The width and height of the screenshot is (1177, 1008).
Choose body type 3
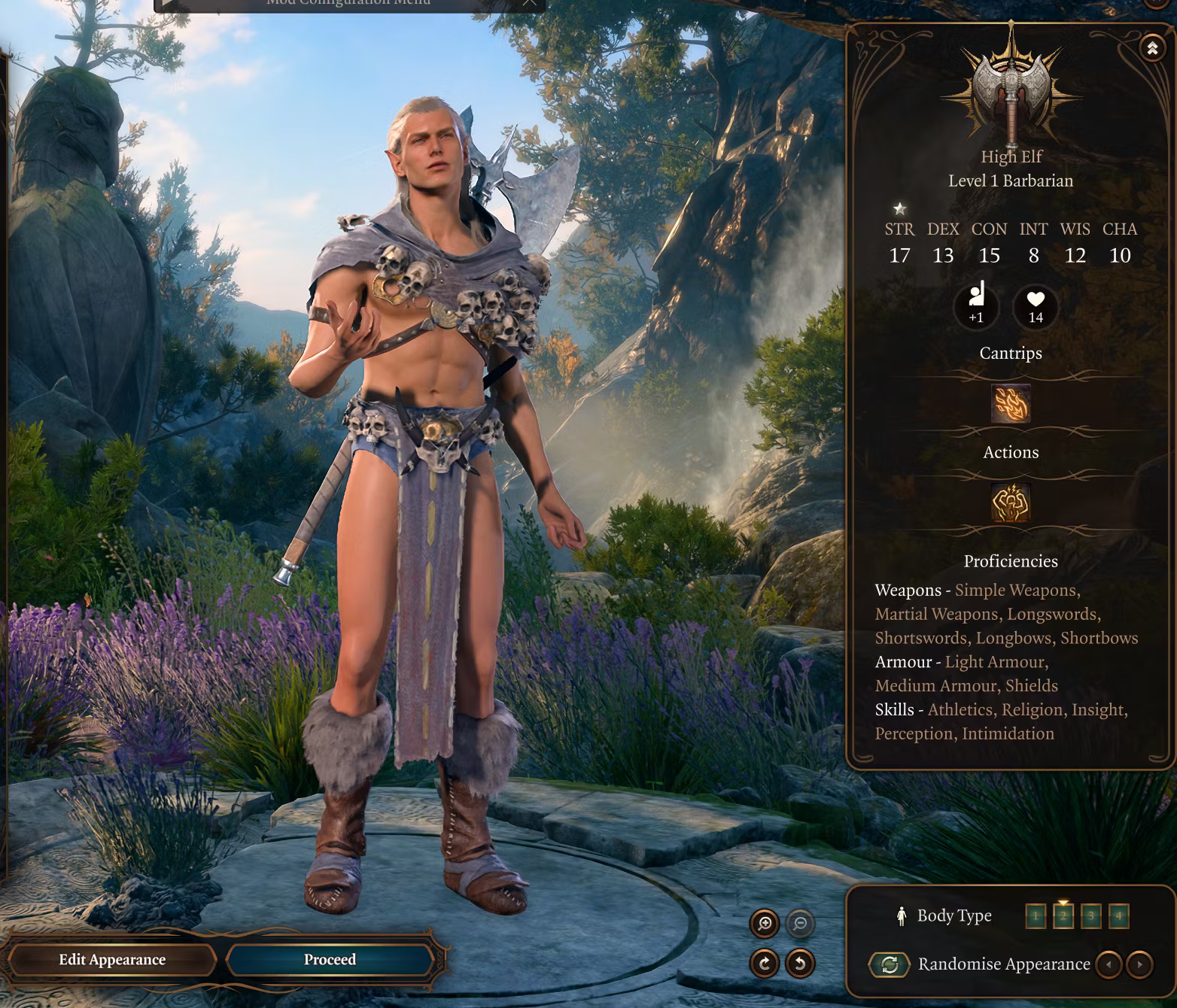point(1090,916)
